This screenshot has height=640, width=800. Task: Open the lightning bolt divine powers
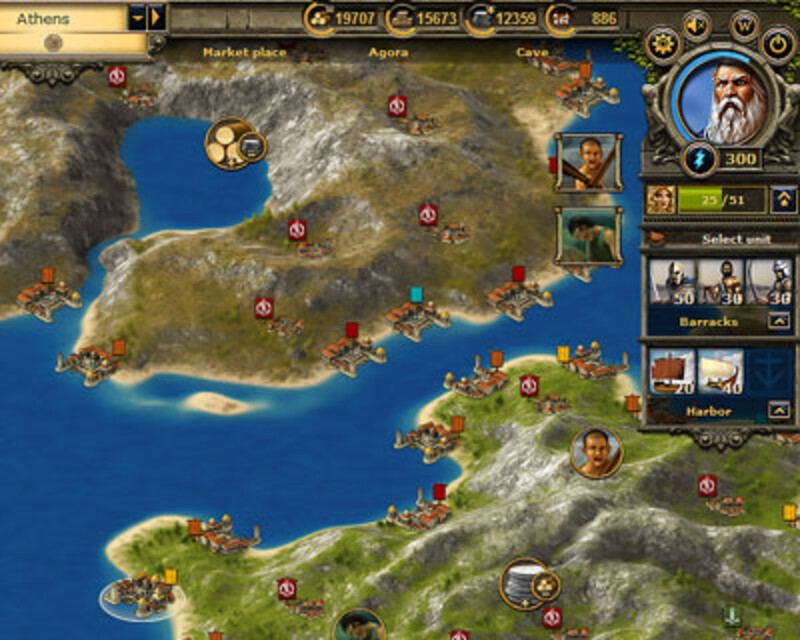[x=697, y=159]
